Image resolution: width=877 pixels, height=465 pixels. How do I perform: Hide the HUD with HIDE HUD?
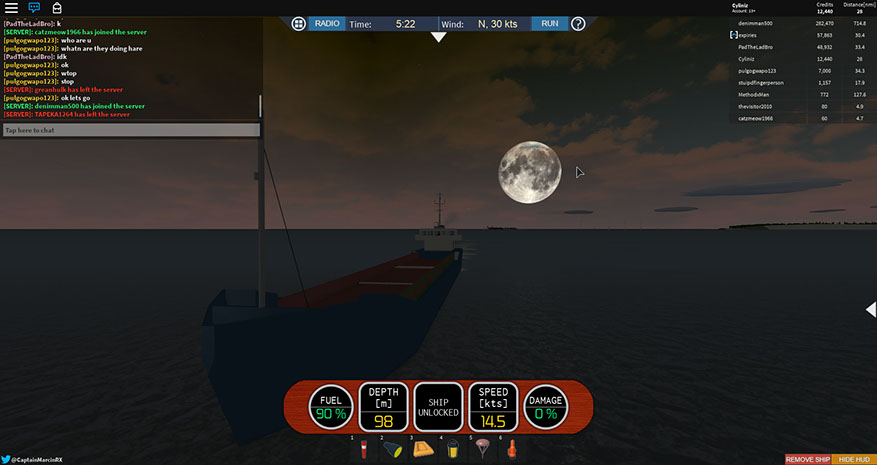click(854, 459)
